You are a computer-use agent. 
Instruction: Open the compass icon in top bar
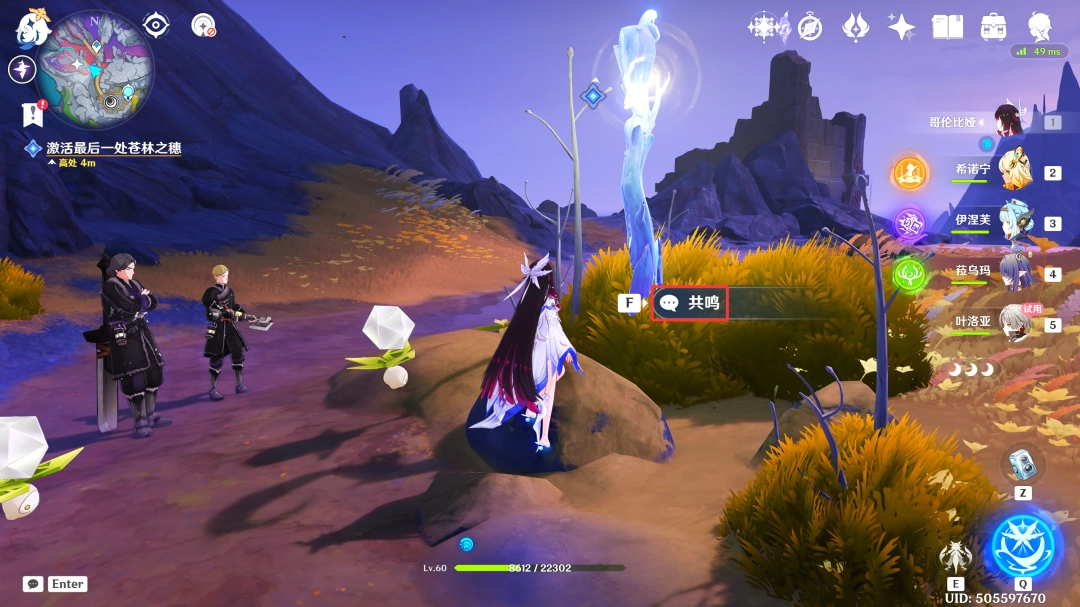[810, 27]
